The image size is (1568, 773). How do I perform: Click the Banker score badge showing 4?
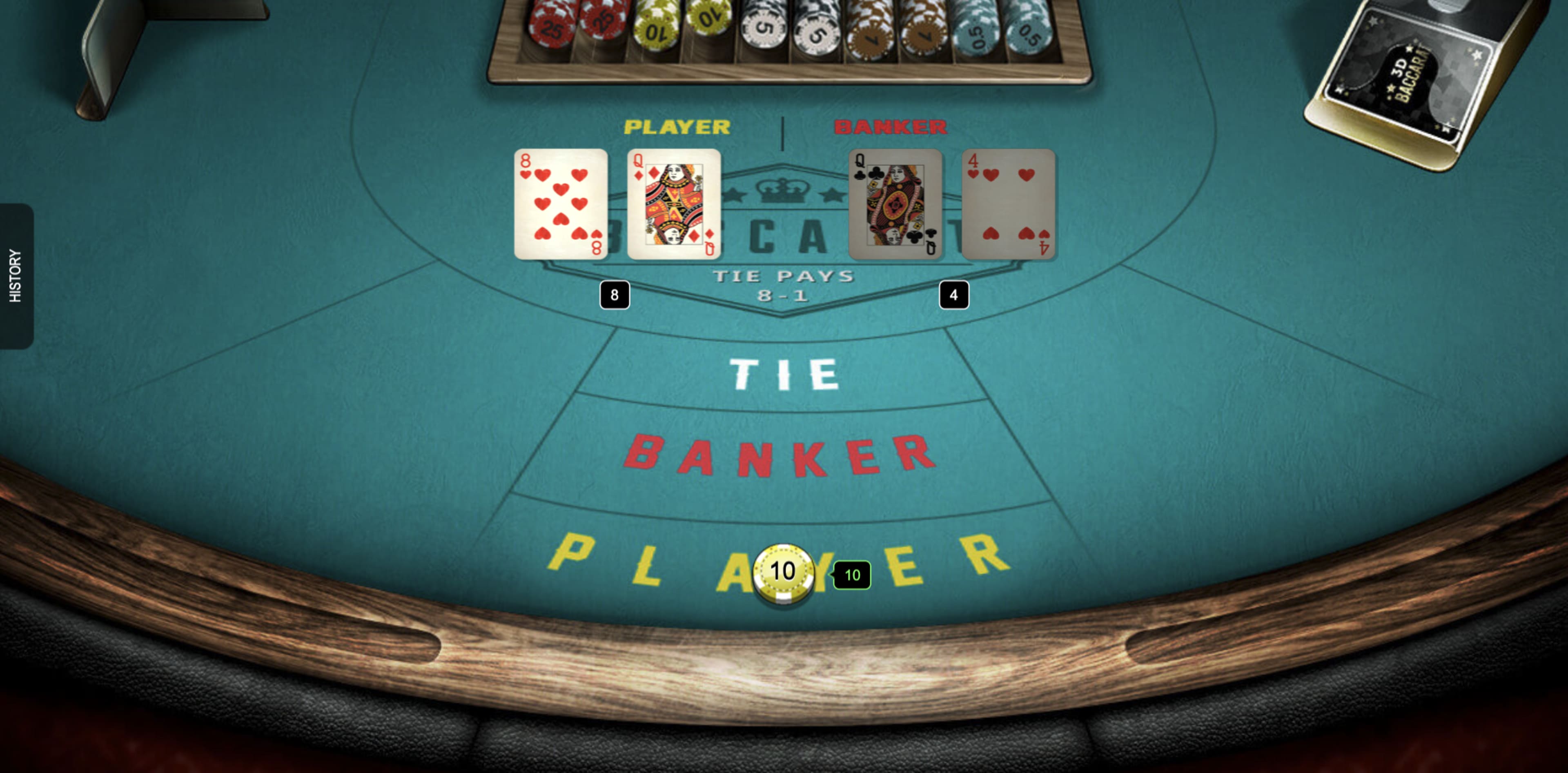954,294
